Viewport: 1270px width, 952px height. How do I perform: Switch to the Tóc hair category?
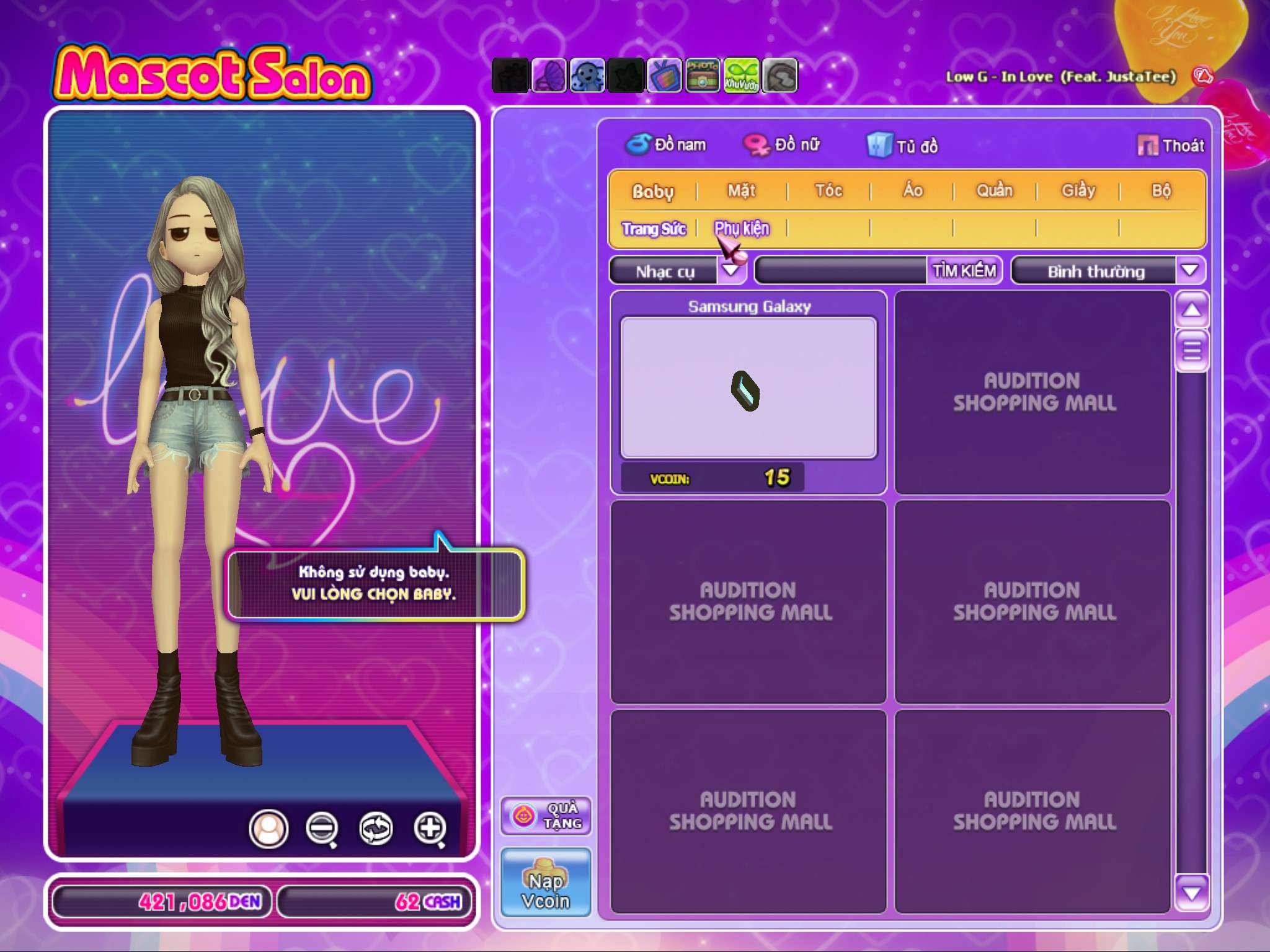[828, 191]
